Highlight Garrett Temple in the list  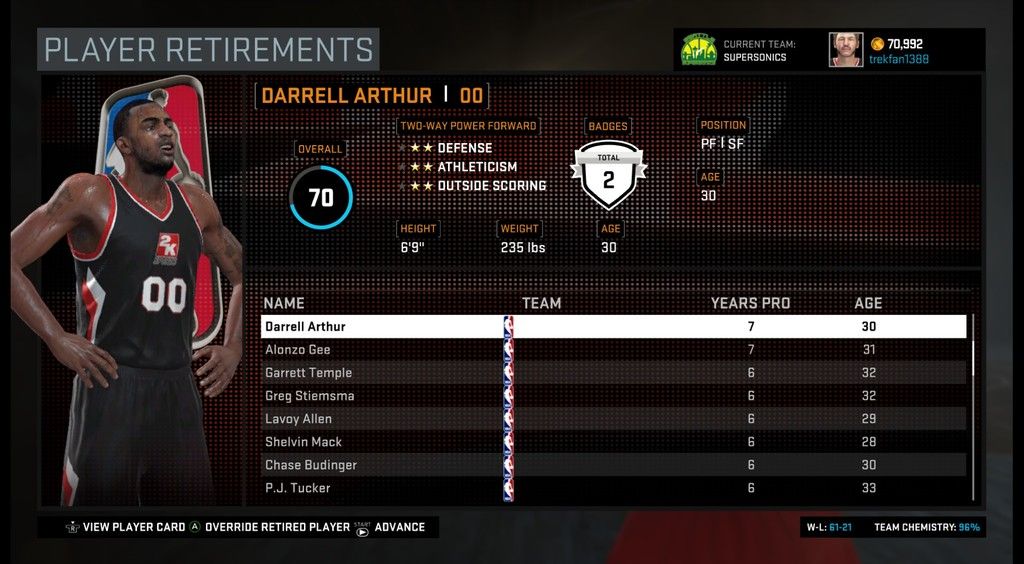pos(612,373)
